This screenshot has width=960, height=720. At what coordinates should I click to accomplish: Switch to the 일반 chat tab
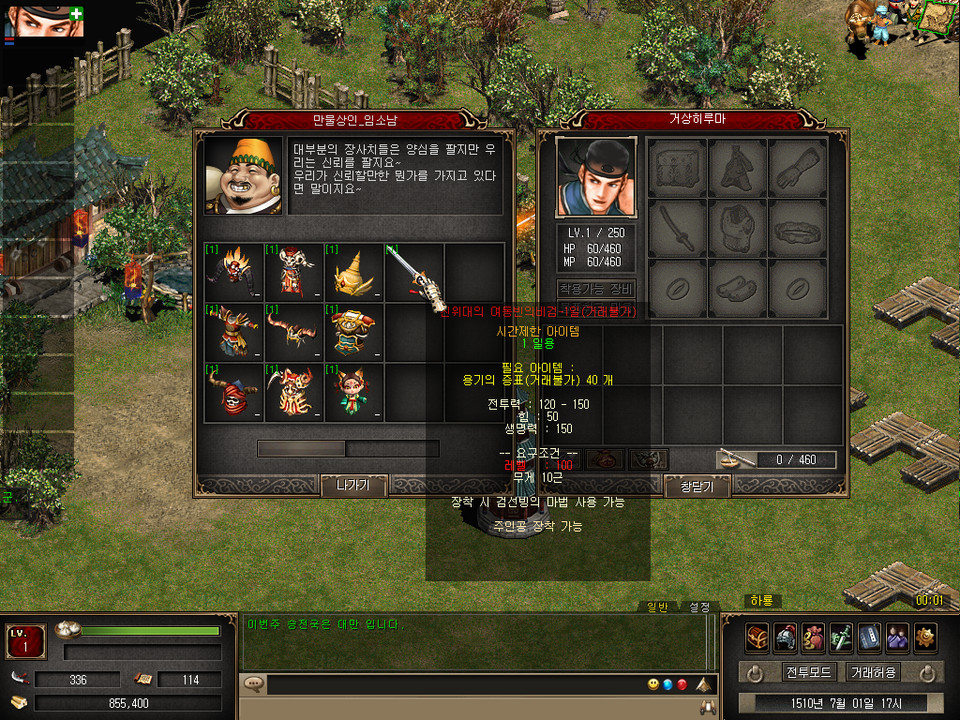658,607
